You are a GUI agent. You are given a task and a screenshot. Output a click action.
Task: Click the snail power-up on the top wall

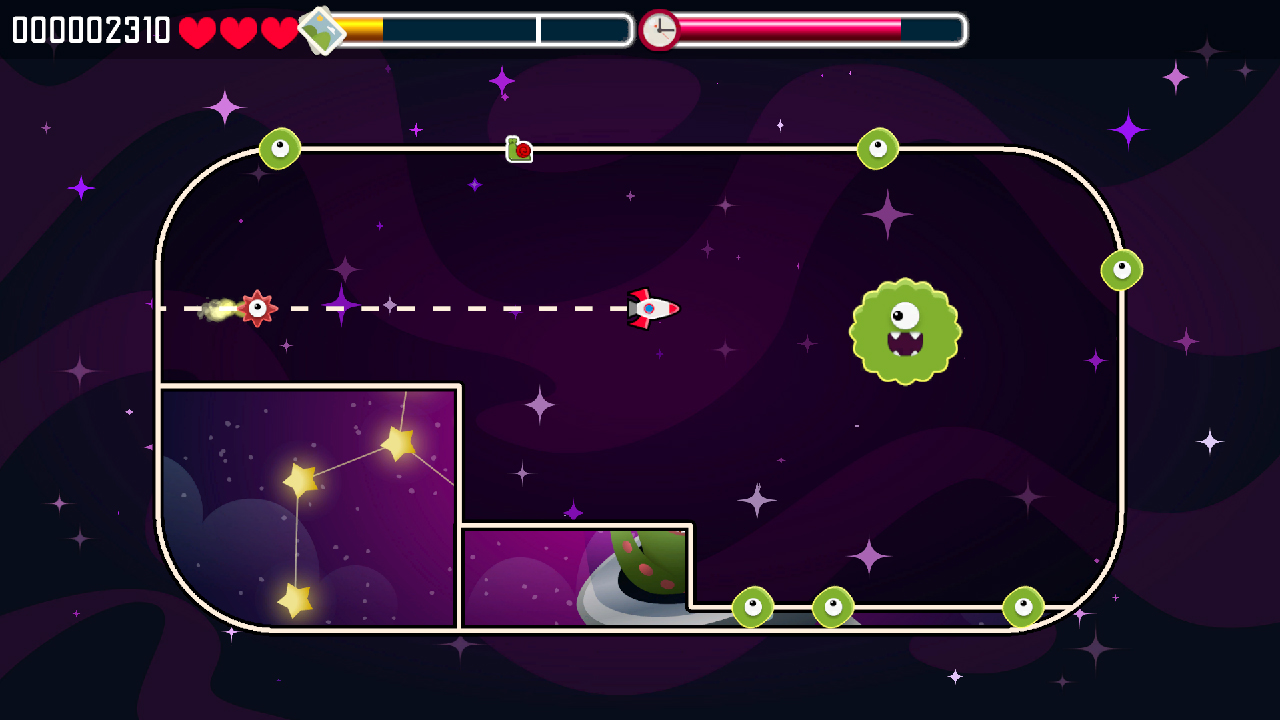point(519,150)
